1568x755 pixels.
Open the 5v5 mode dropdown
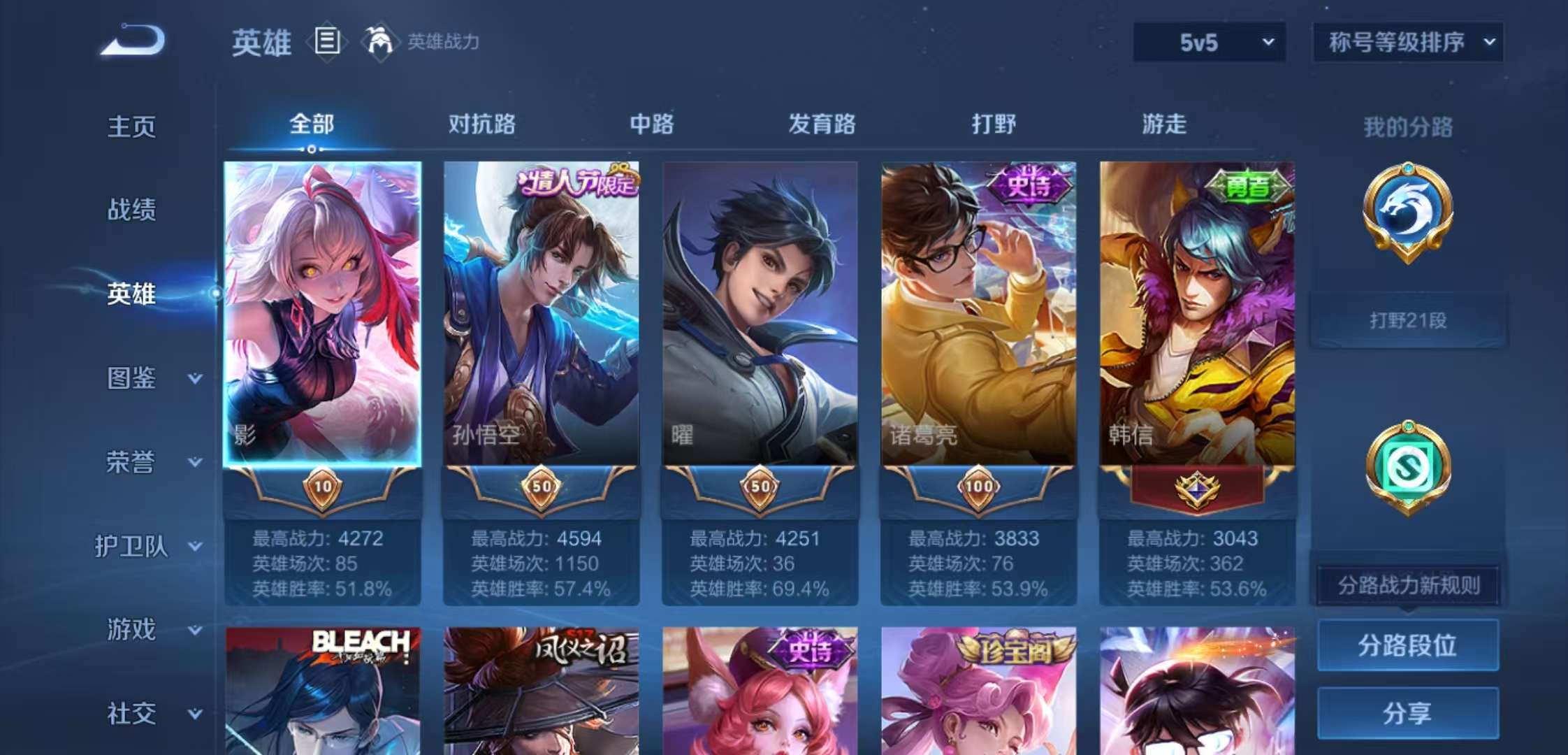click(x=1209, y=43)
